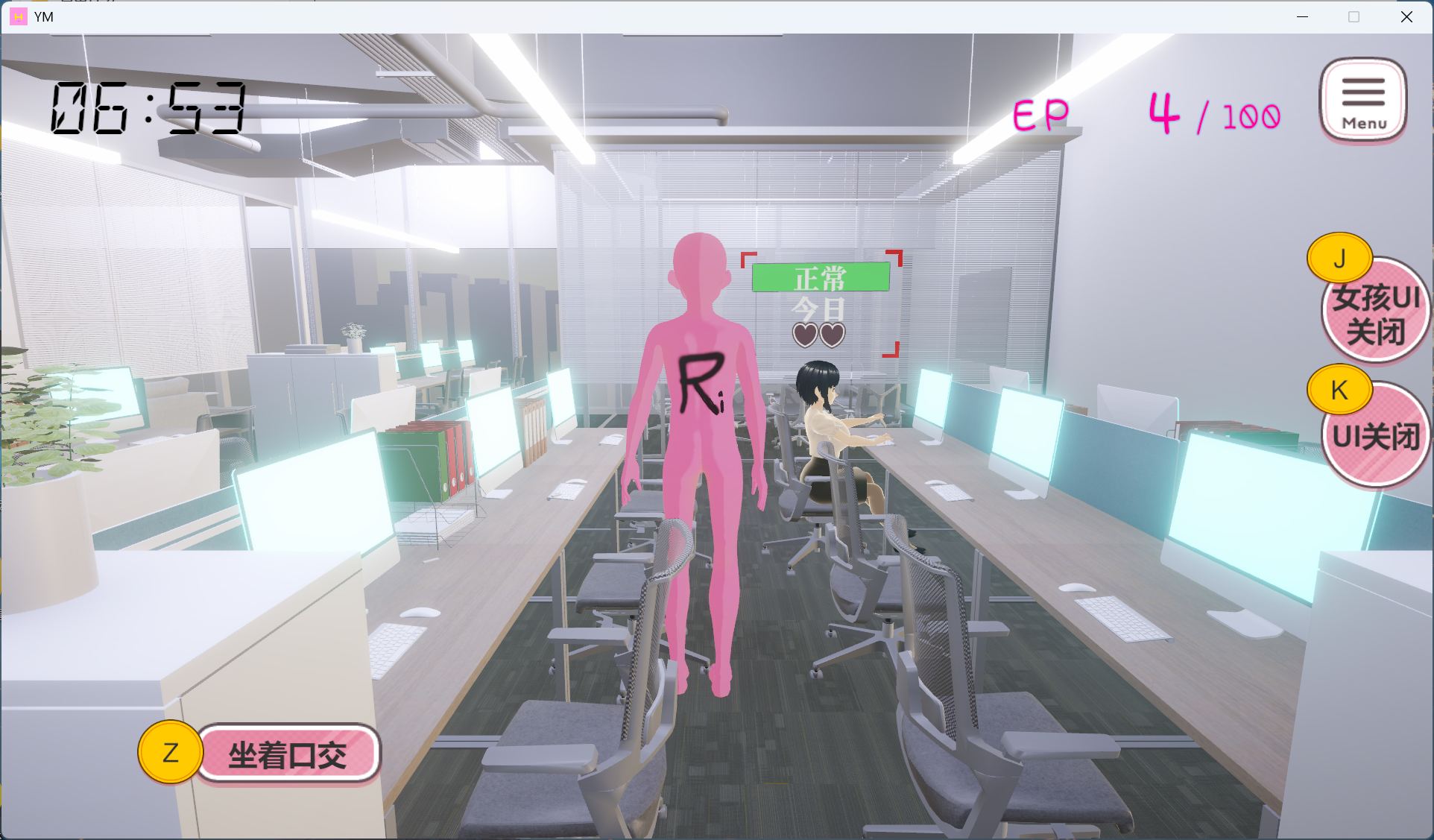Minimize the YM game window
This screenshot has height=840, width=1434.
[1302, 16]
